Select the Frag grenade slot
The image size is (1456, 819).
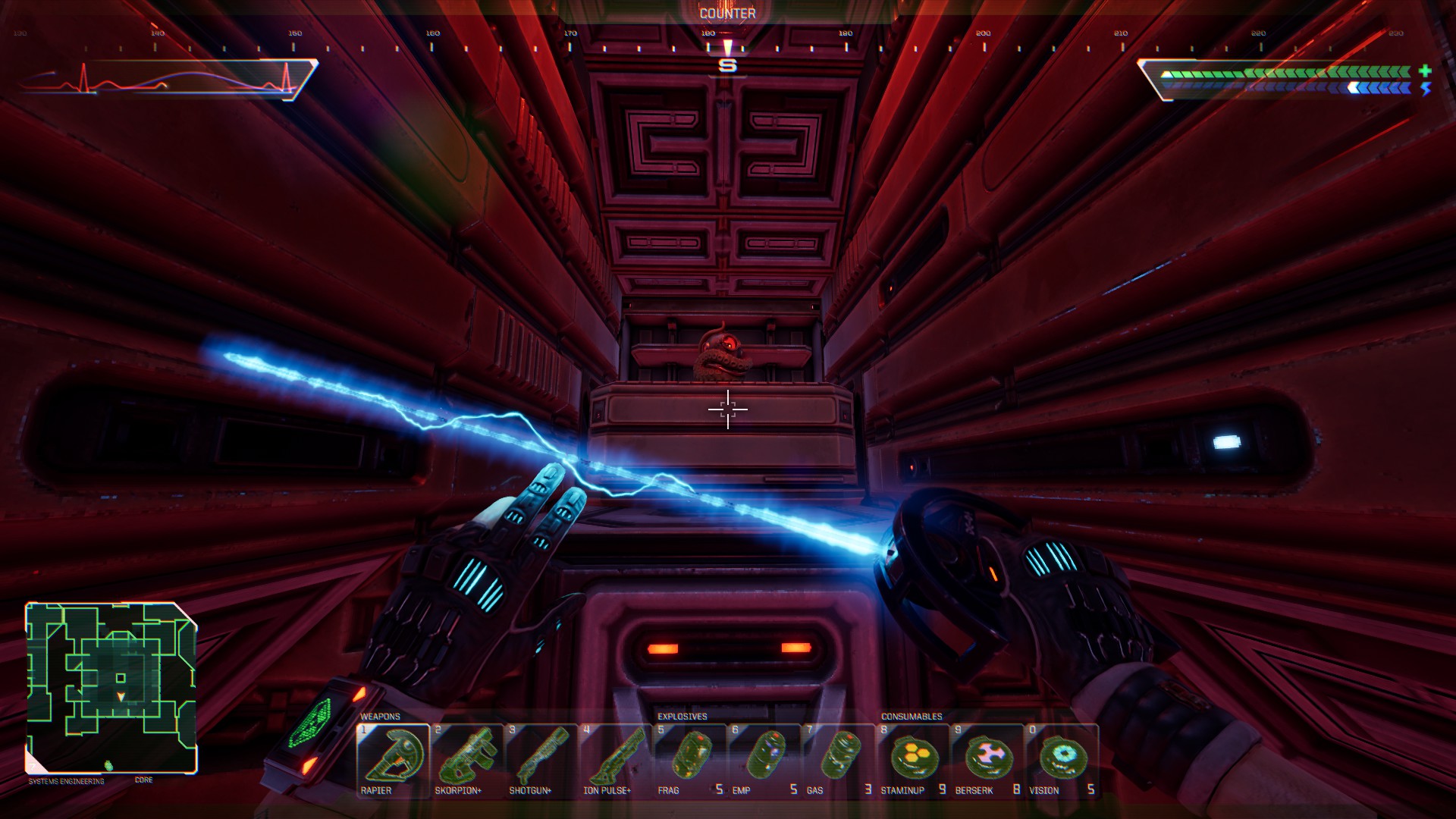689,760
